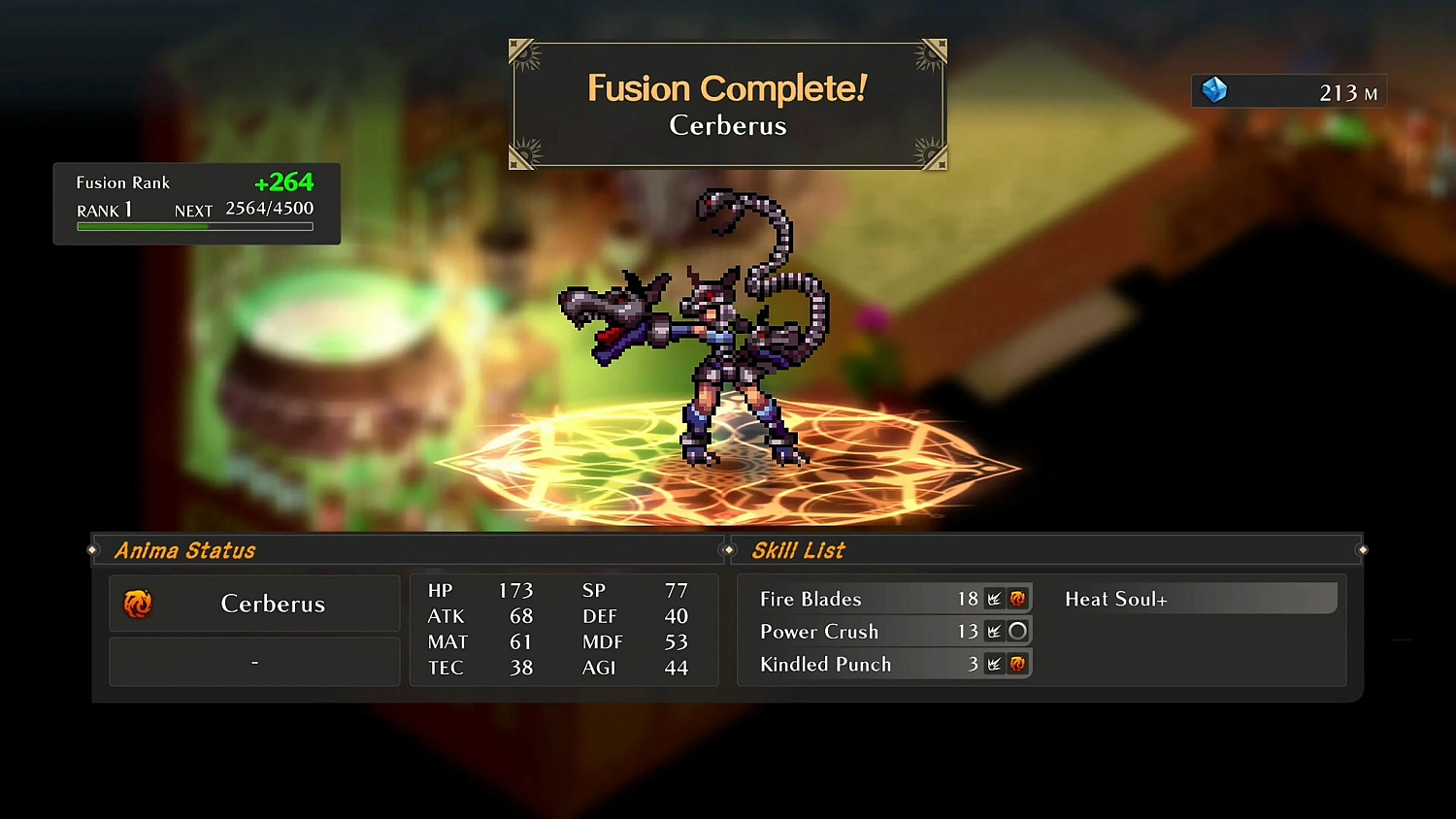Select the Heat Soul+ ability entry

point(1200,599)
